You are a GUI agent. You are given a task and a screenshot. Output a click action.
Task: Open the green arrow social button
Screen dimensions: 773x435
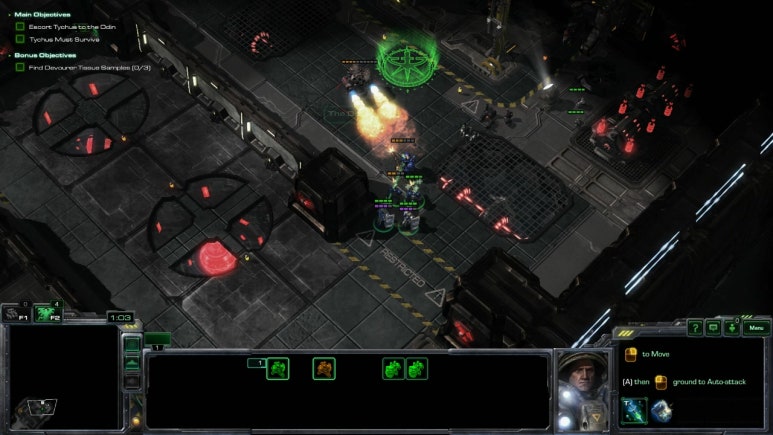point(731,328)
